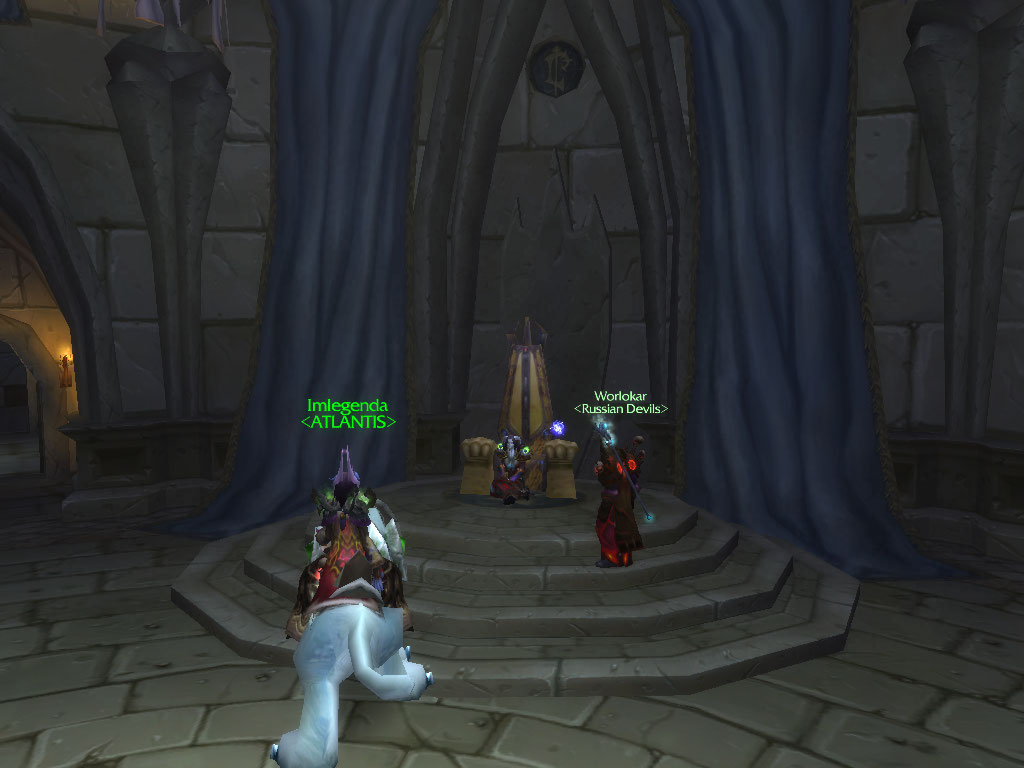Select the Imlegenda player name label
Viewport: 1024px width, 768px height.
point(347,406)
